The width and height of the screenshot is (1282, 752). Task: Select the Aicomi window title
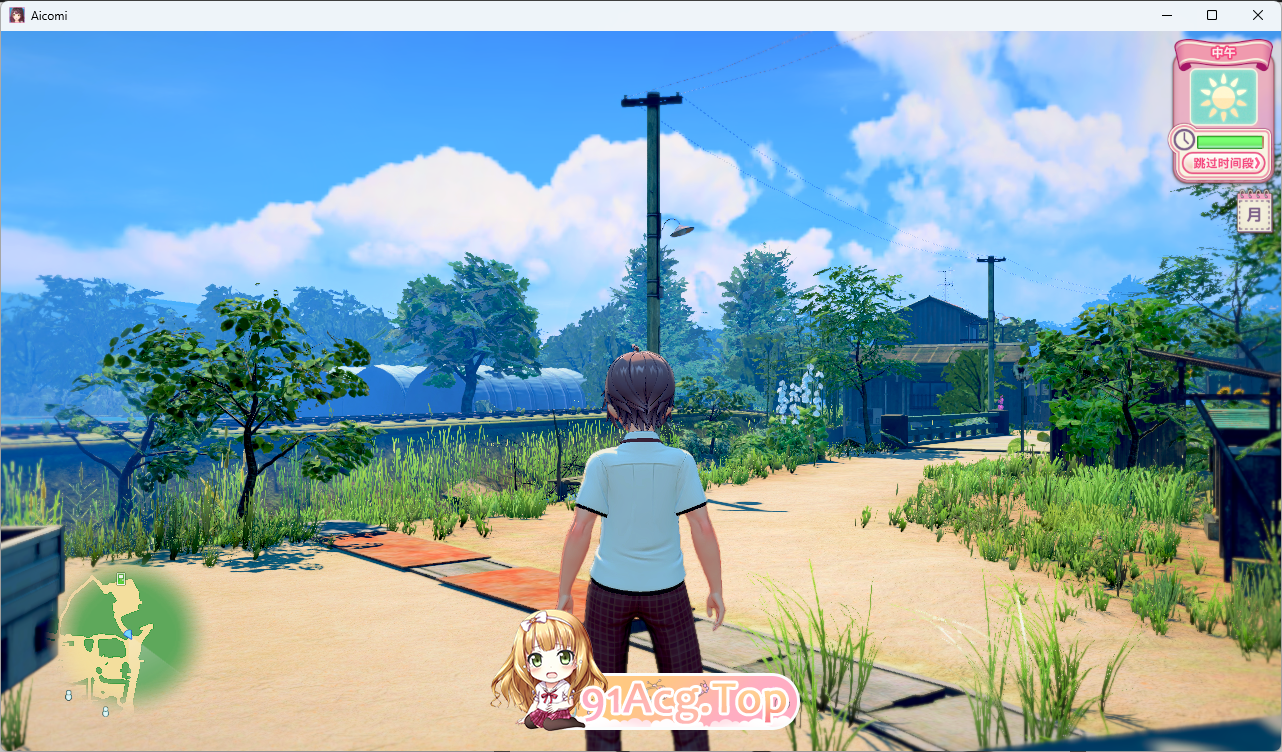[46, 15]
